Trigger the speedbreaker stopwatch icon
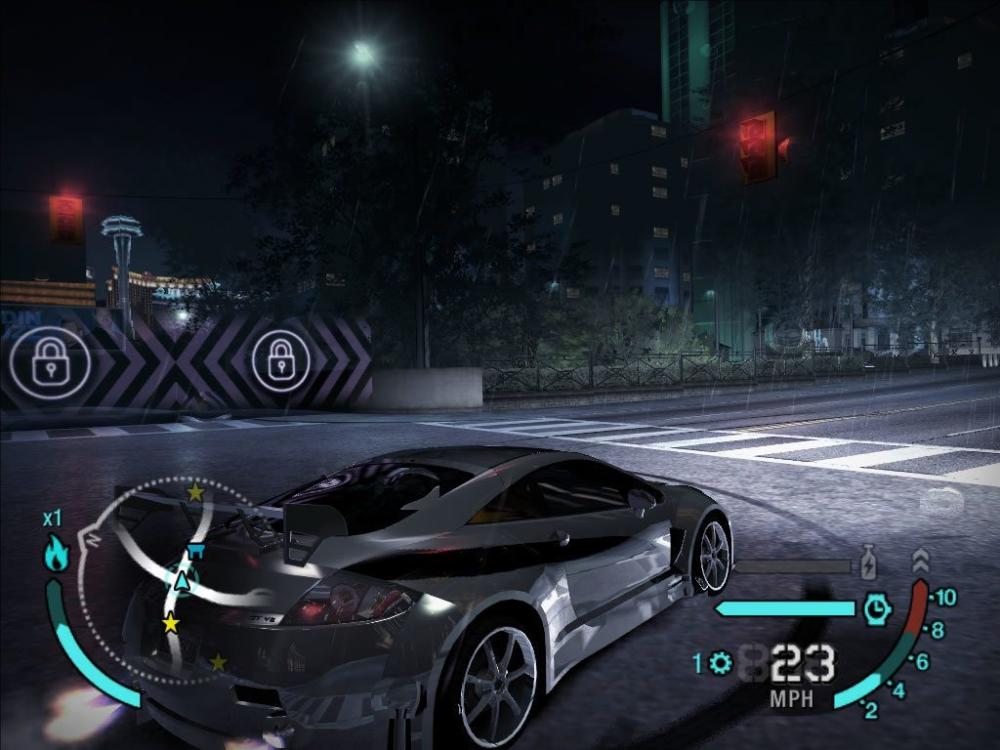Image resolution: width=1000 pixels, height=750 pixels. [877, 609]
